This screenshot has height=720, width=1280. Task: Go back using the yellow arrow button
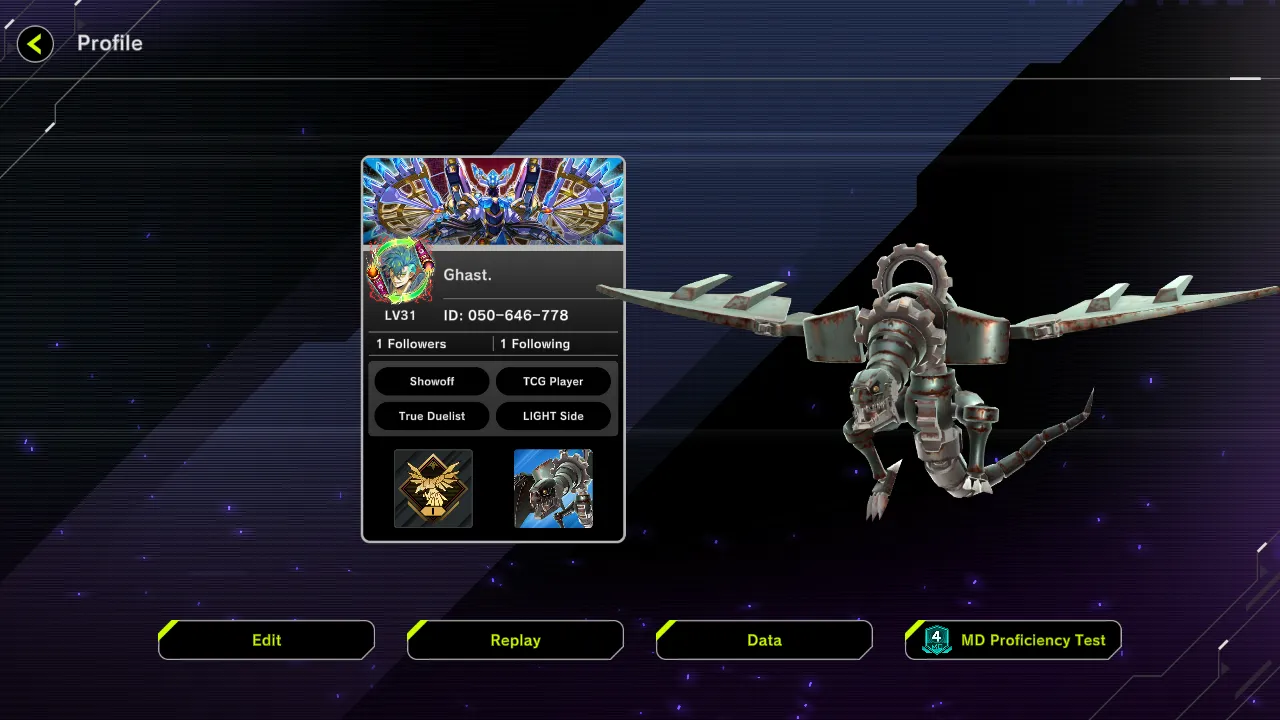(35, 44)
